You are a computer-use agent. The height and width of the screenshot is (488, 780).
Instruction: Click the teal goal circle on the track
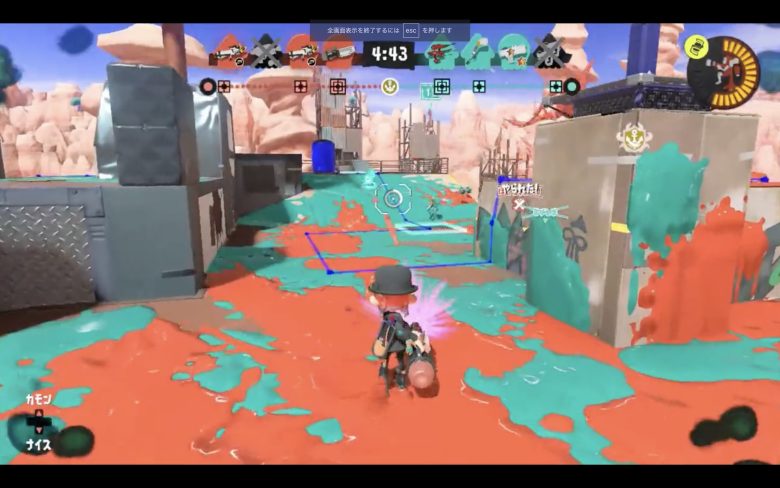571,86
